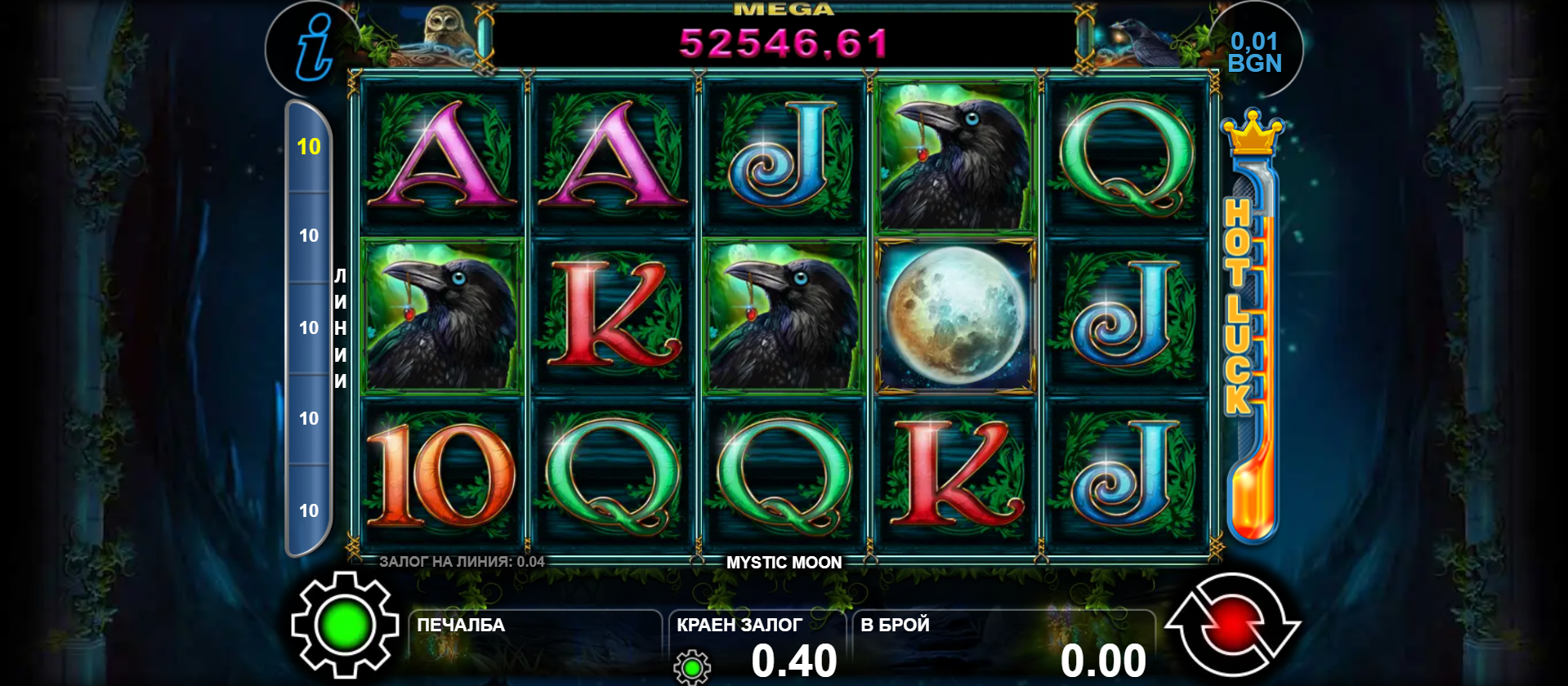This screenshot has height=686, width=1568.
Task: Open the blue info paytable button
Action: coord(313,48)
